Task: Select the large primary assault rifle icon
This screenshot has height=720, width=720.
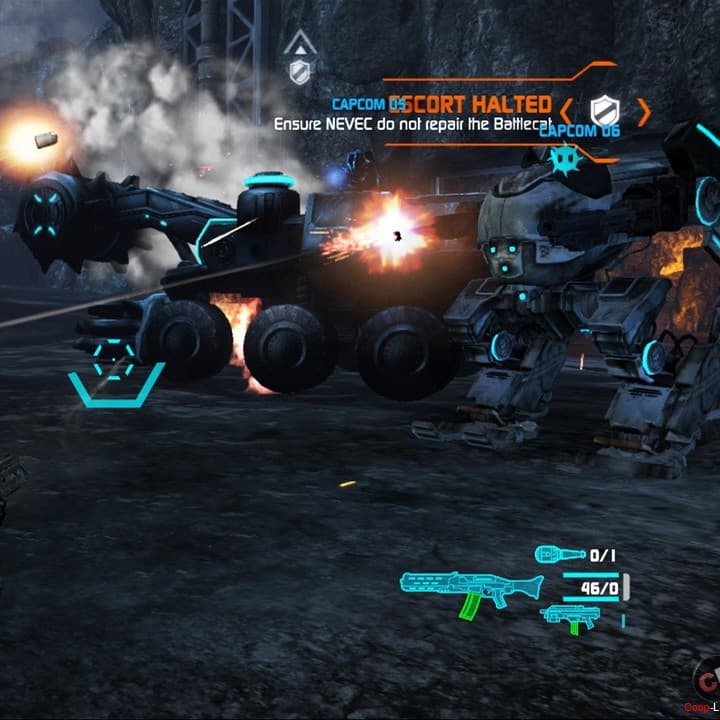Action: pos(470,590)
